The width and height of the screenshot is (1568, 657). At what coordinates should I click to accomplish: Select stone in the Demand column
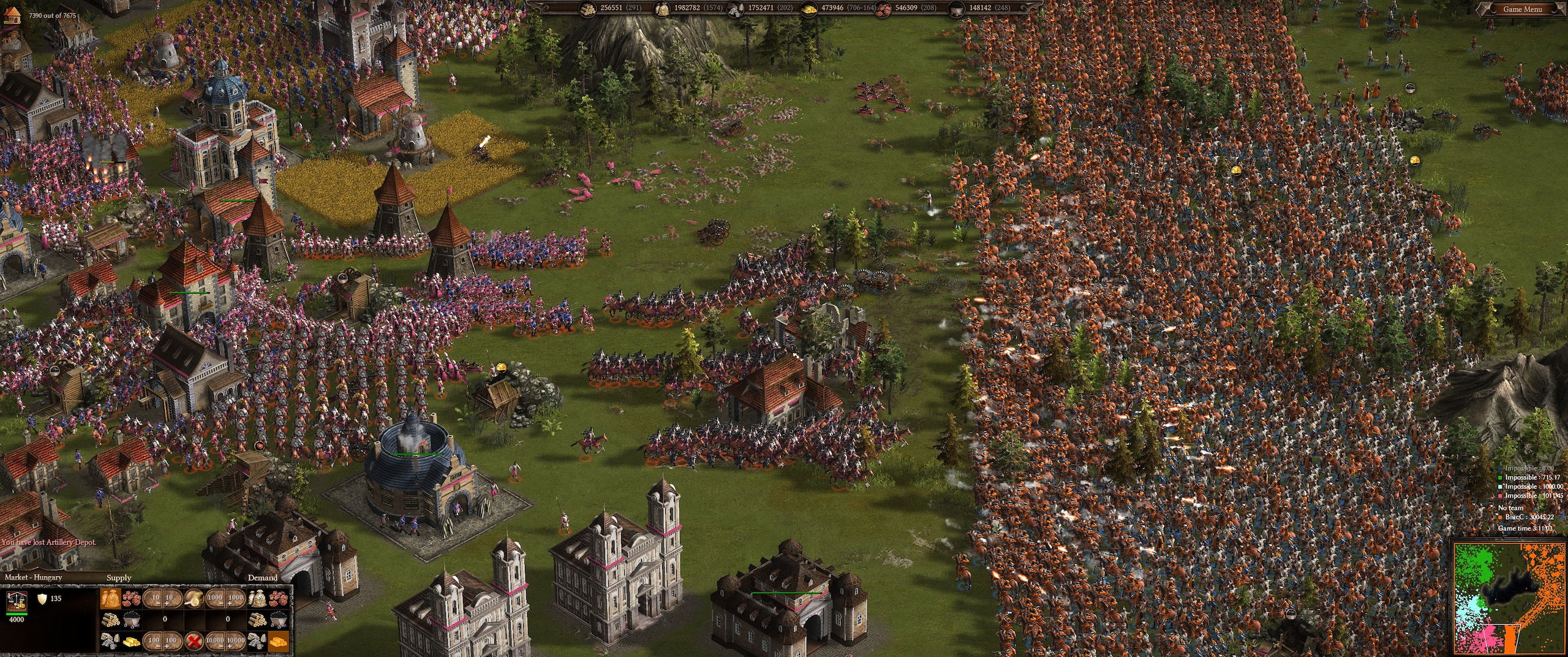[x=257, y=640]
